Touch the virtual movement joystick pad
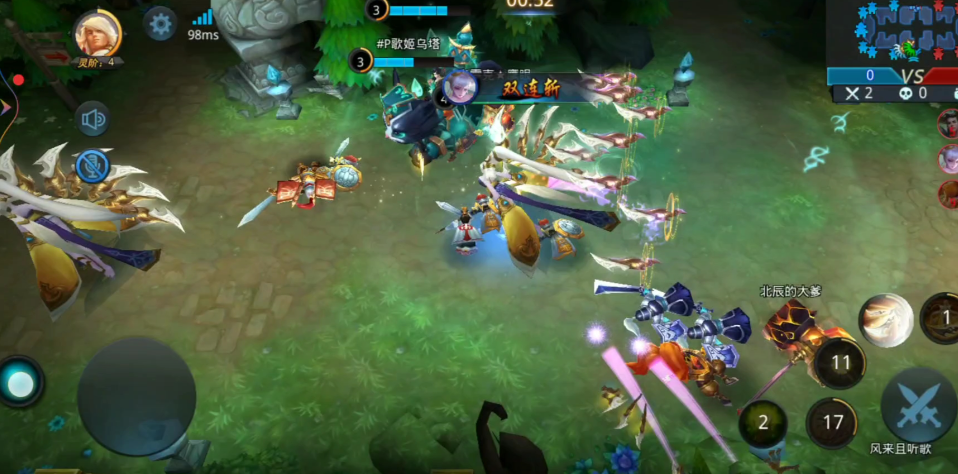 (136, 397)
